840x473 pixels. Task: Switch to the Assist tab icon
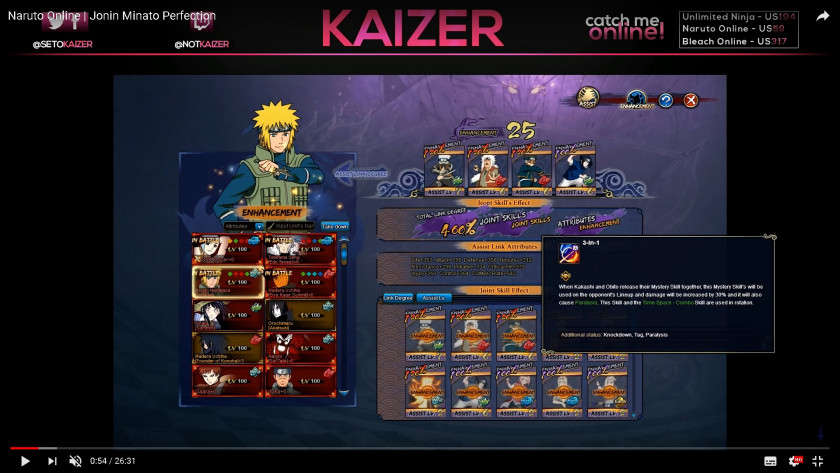[588, 98]
